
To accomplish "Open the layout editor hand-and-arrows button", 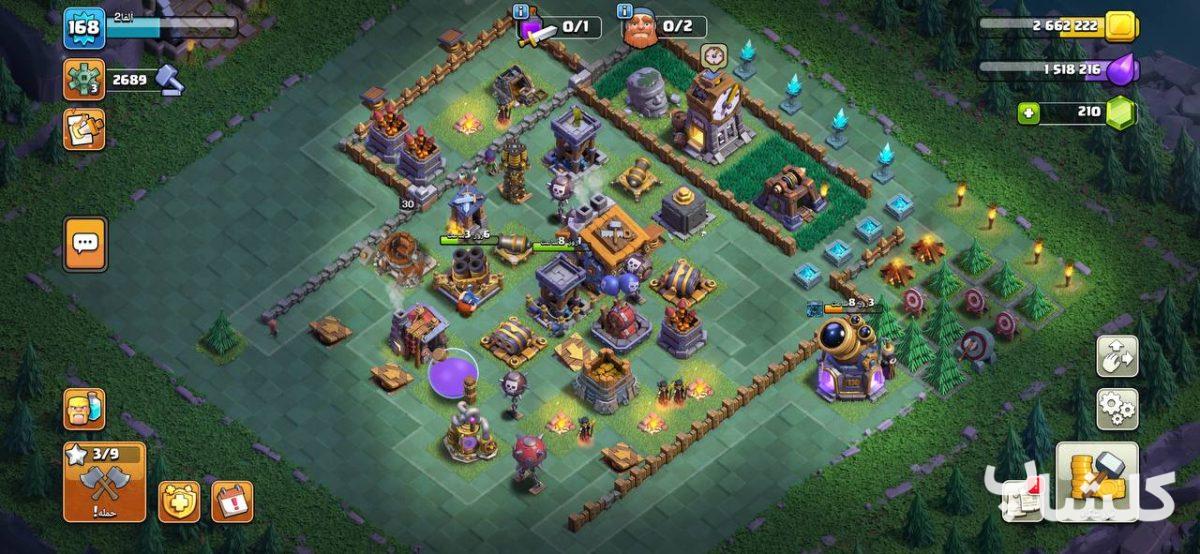I will pyautogui.click(x=1117, y=356).
